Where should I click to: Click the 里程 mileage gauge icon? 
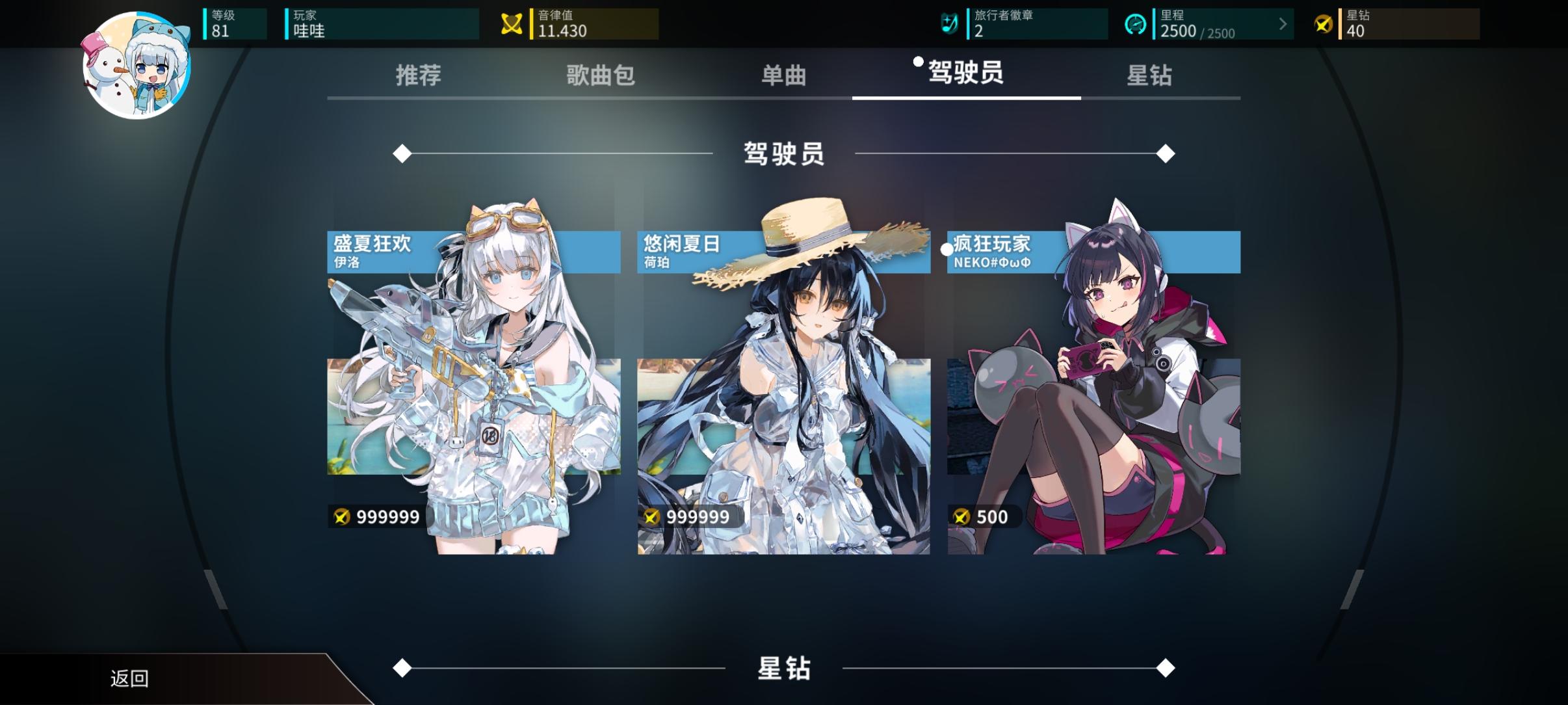click(x=1136, y=23)
